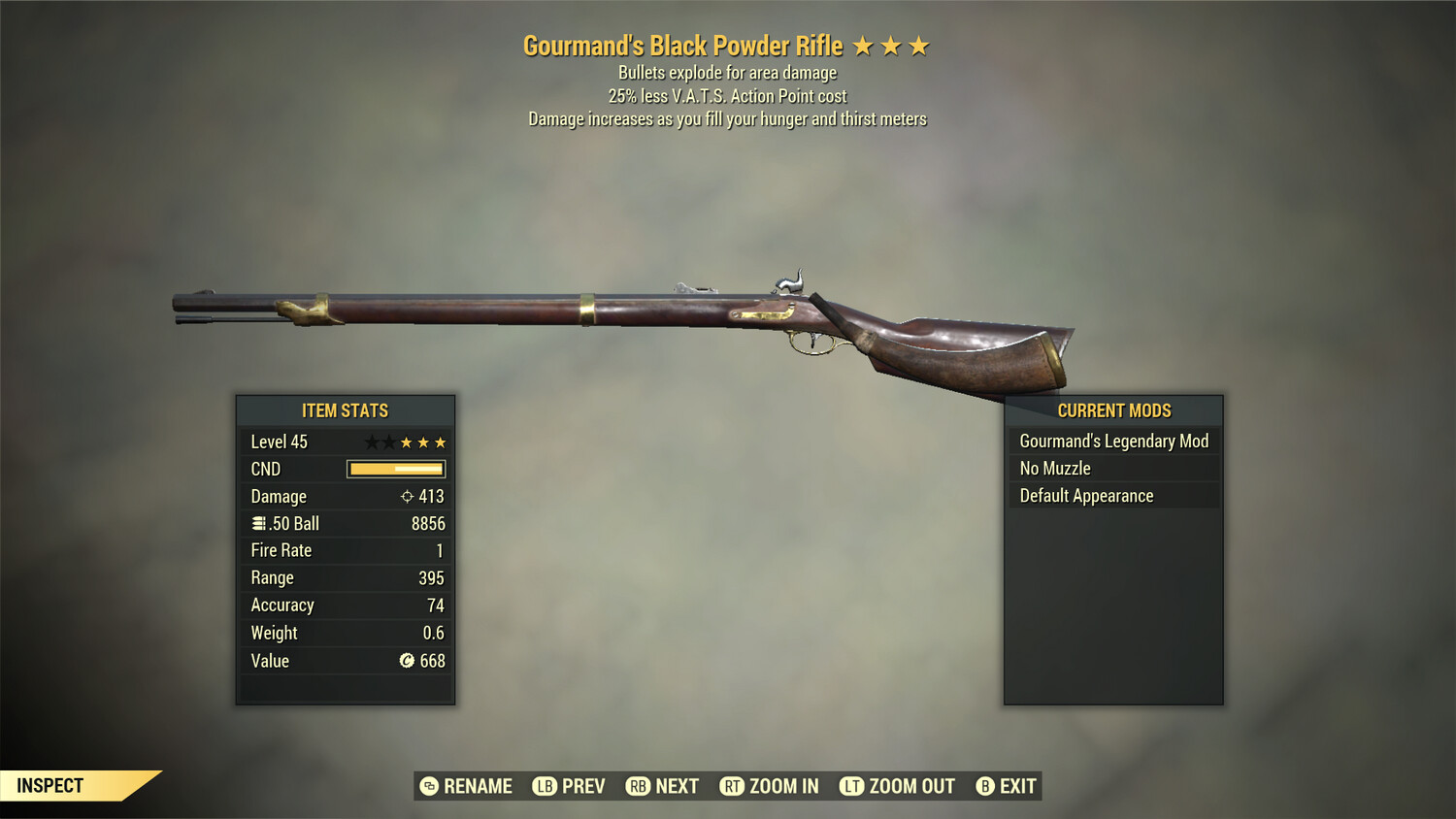Click the caps icon beside Value 668

coord(406,661)
